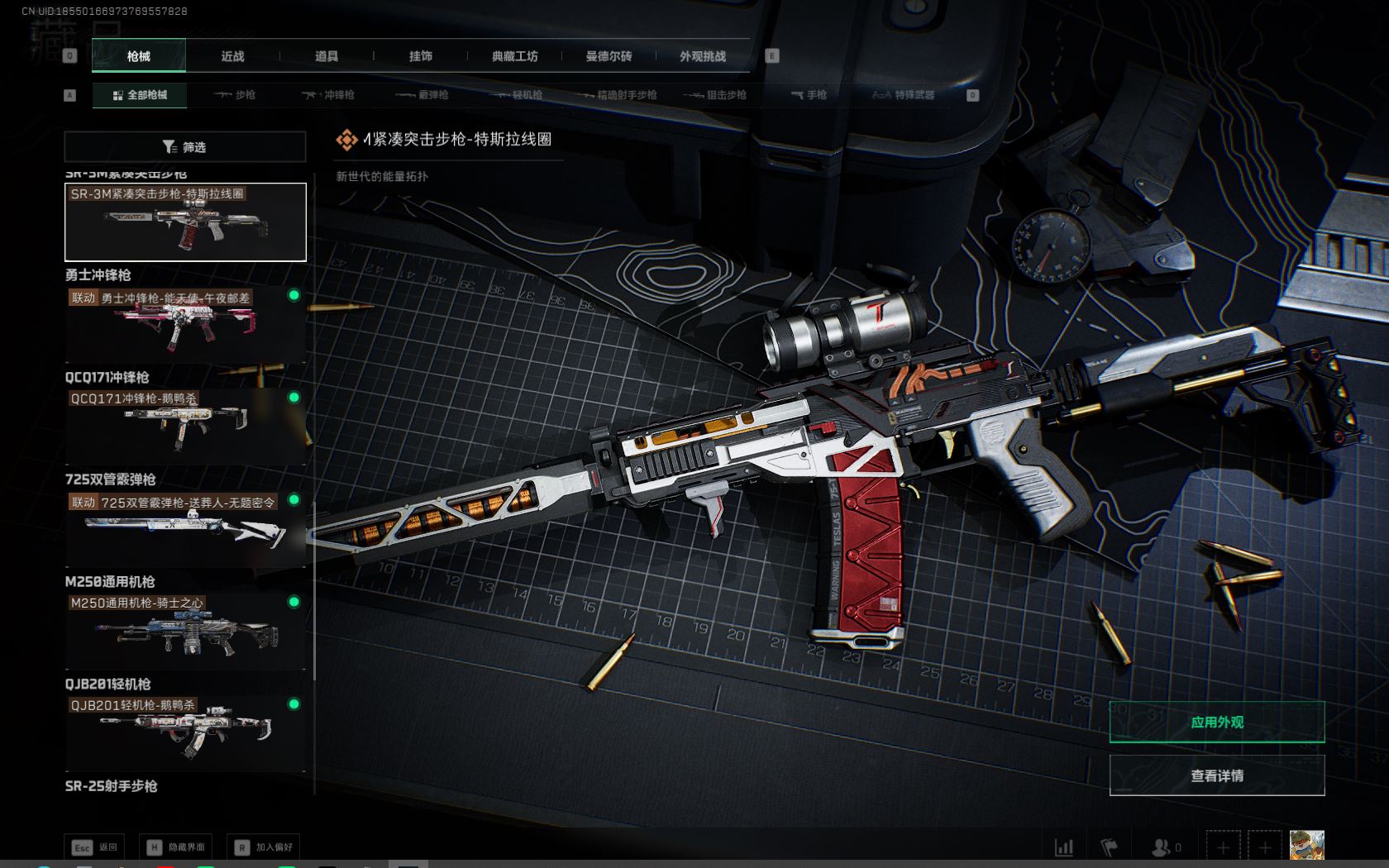Show the 外观挑战 tab
This screenshot has height=868, width=1389.
pos(703,56)
